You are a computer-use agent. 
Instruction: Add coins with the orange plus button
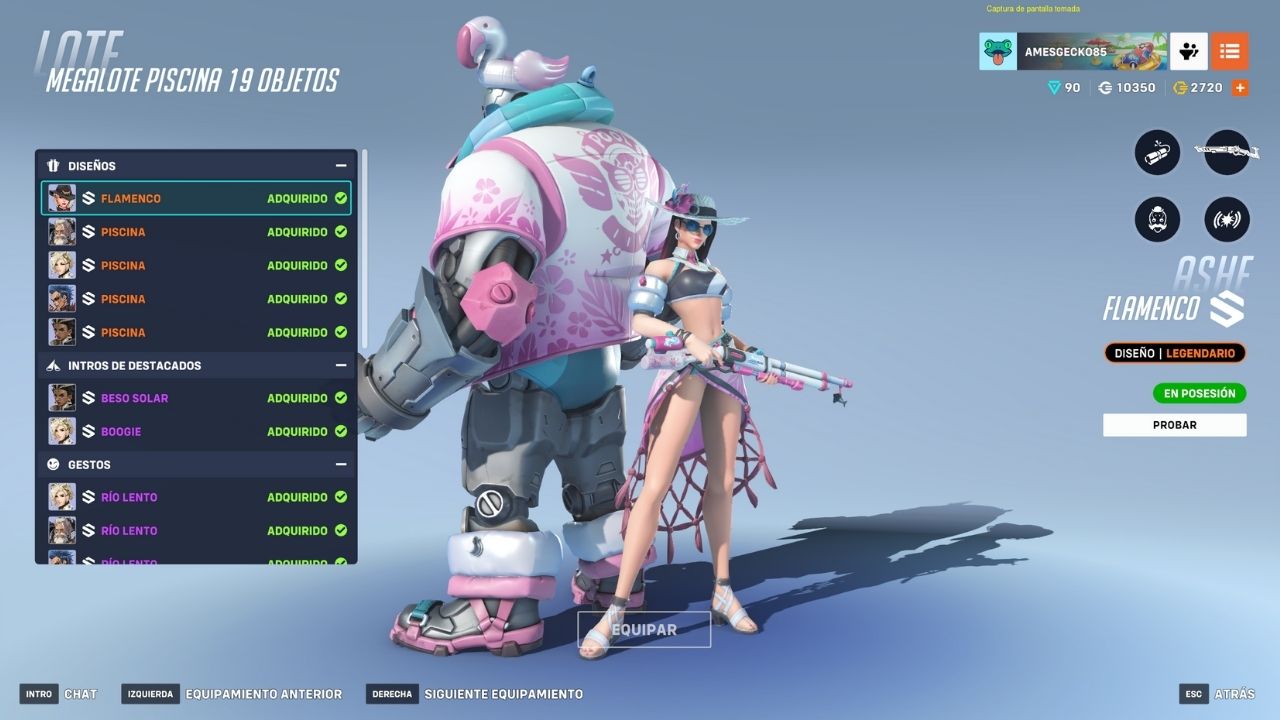pos(1240,88)
